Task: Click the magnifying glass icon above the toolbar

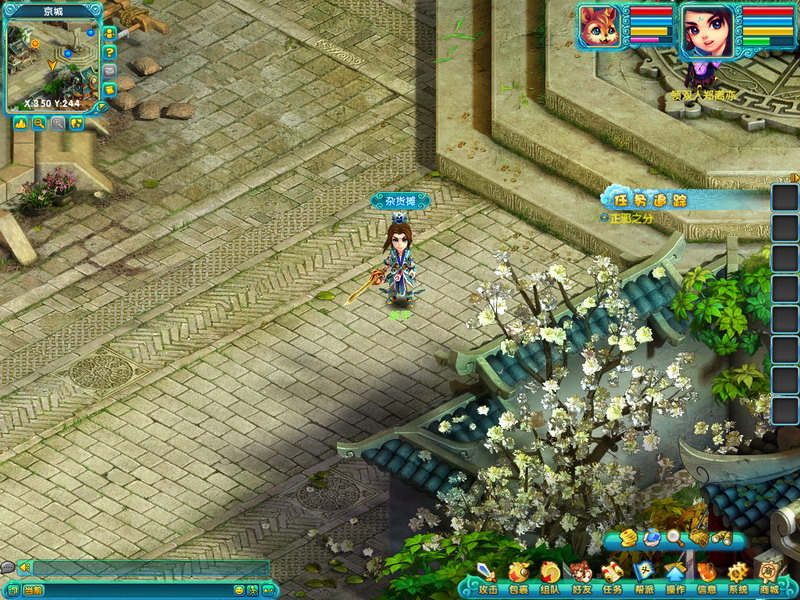Action: point(675,538)
